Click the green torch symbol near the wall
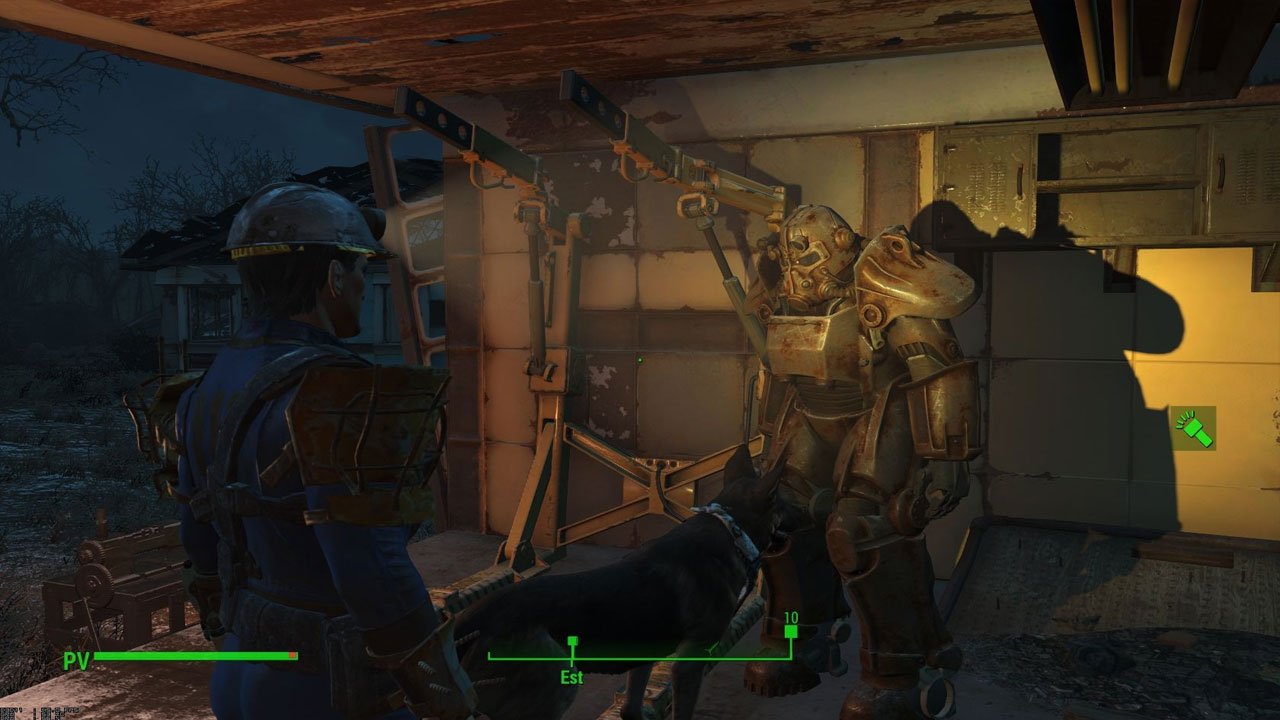This screenshot has height=720, width=1280. tap(1192, 427)
